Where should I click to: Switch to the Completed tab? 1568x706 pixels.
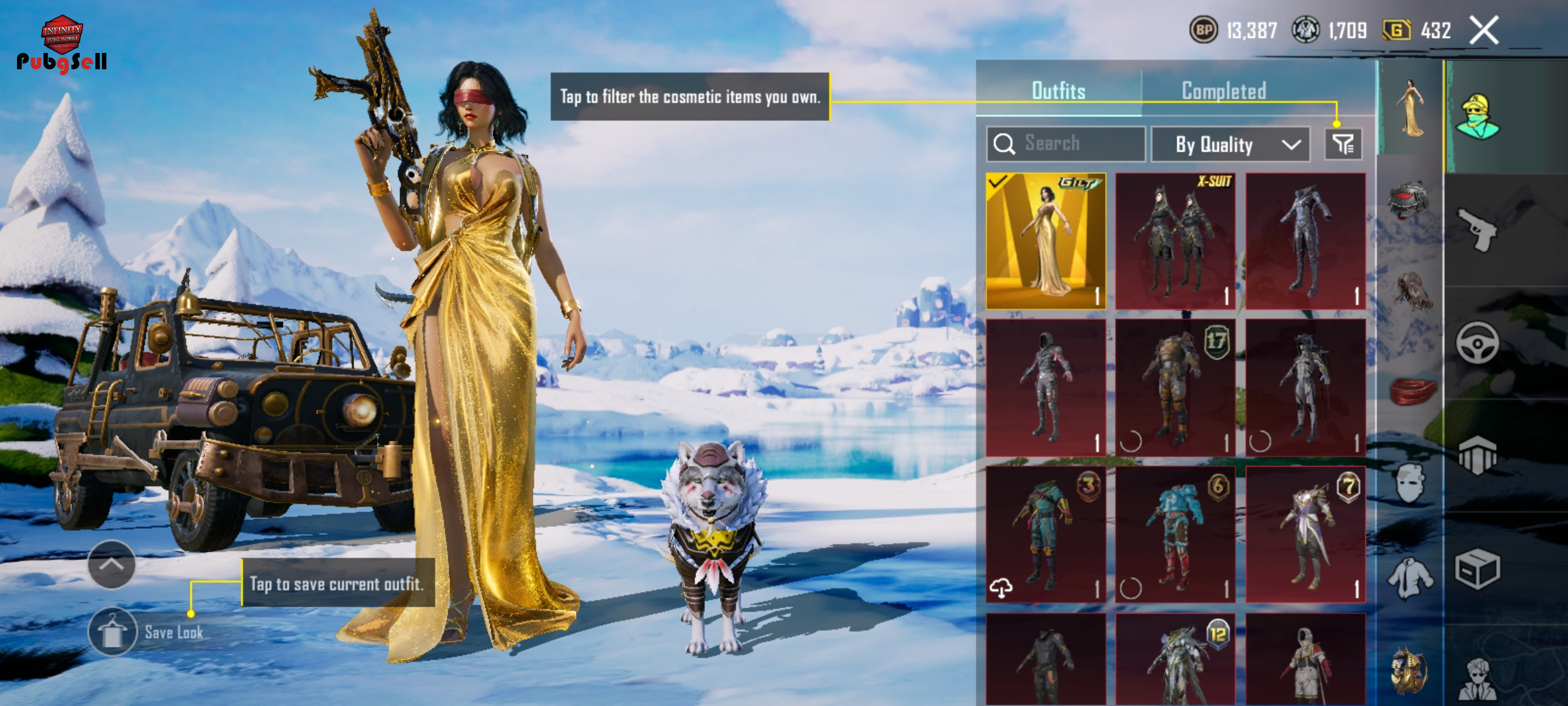tap(1224, 91)
